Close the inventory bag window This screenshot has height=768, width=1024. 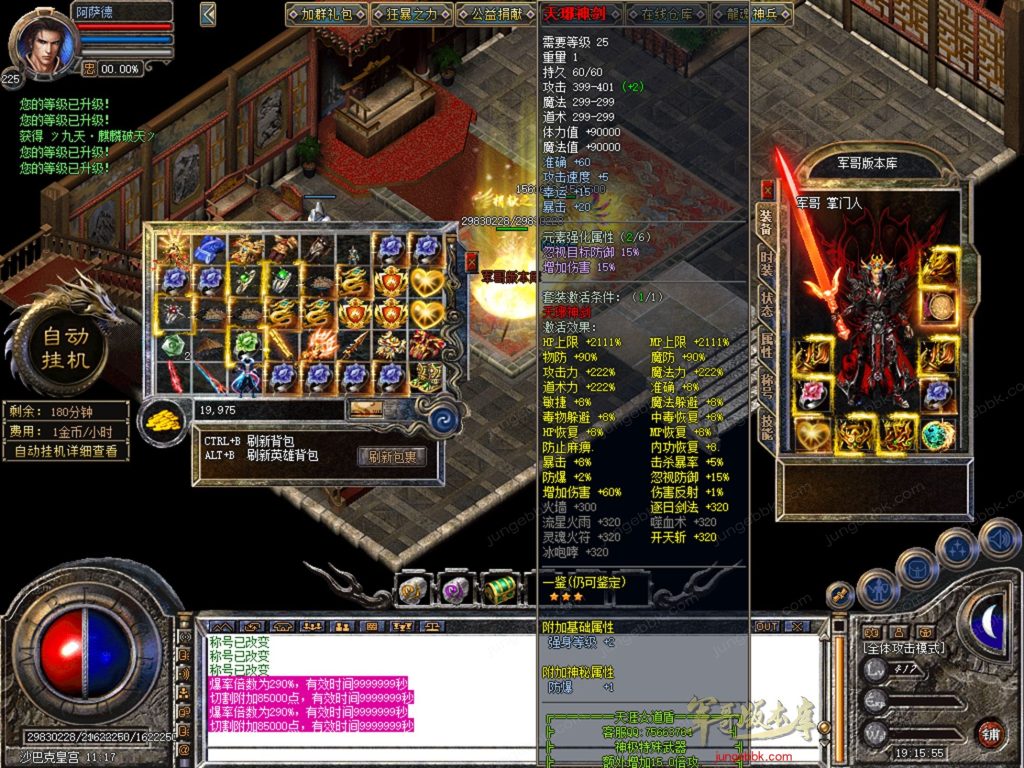[472, 262]
